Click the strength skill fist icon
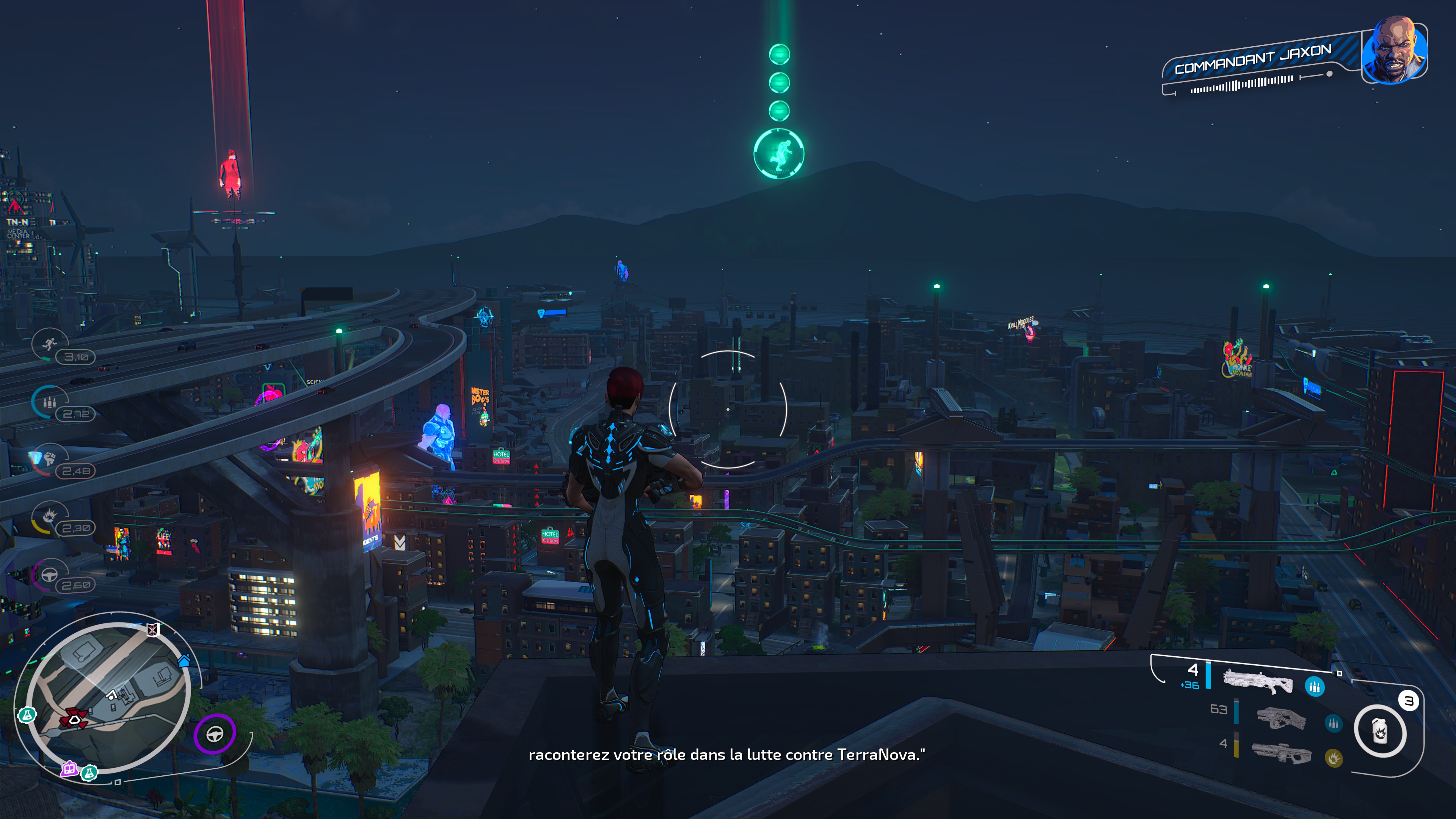Viewport: 1456px width, 819px height. [50, 458]
